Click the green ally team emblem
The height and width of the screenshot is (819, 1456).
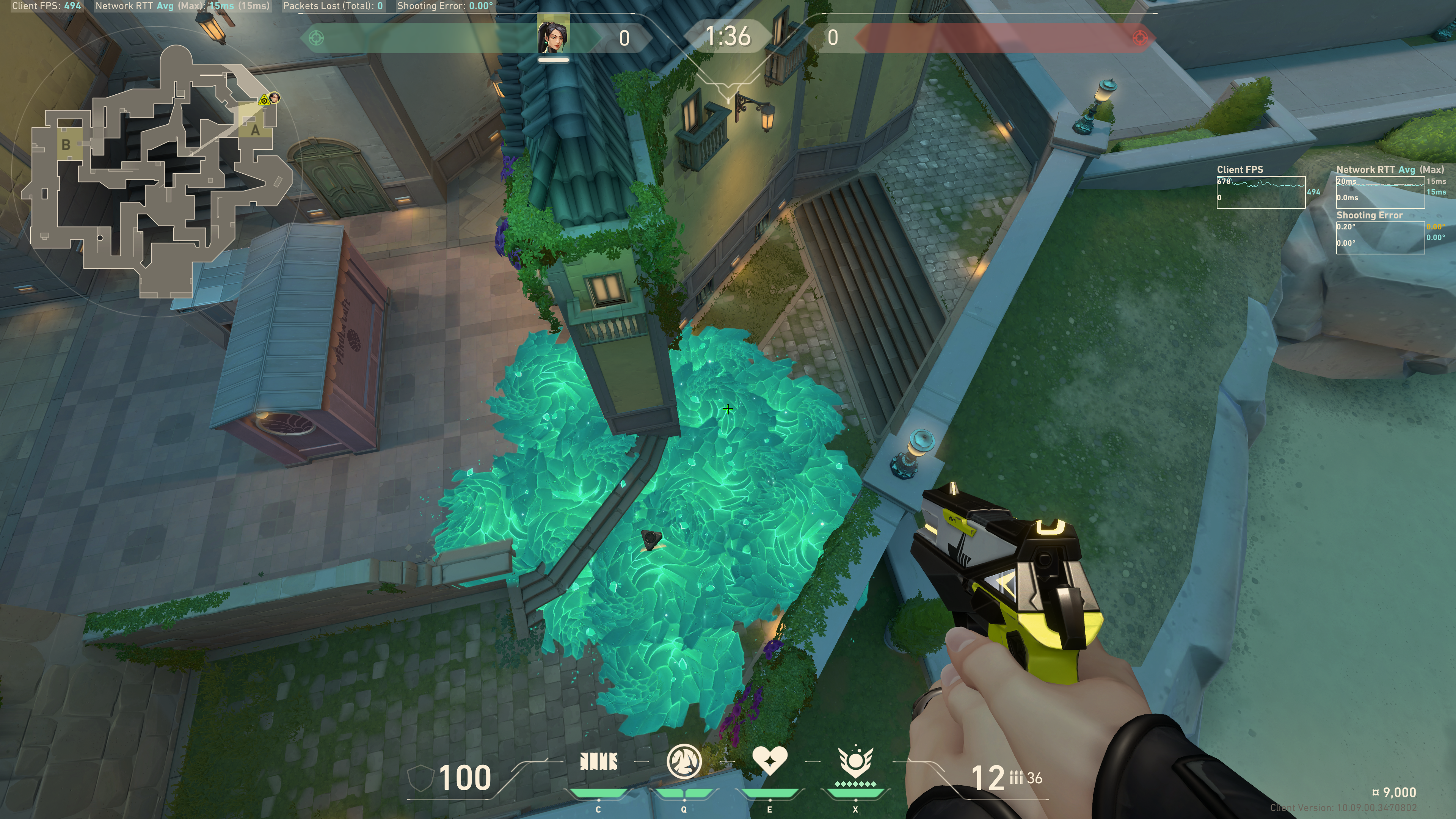(x=317, y=38)
